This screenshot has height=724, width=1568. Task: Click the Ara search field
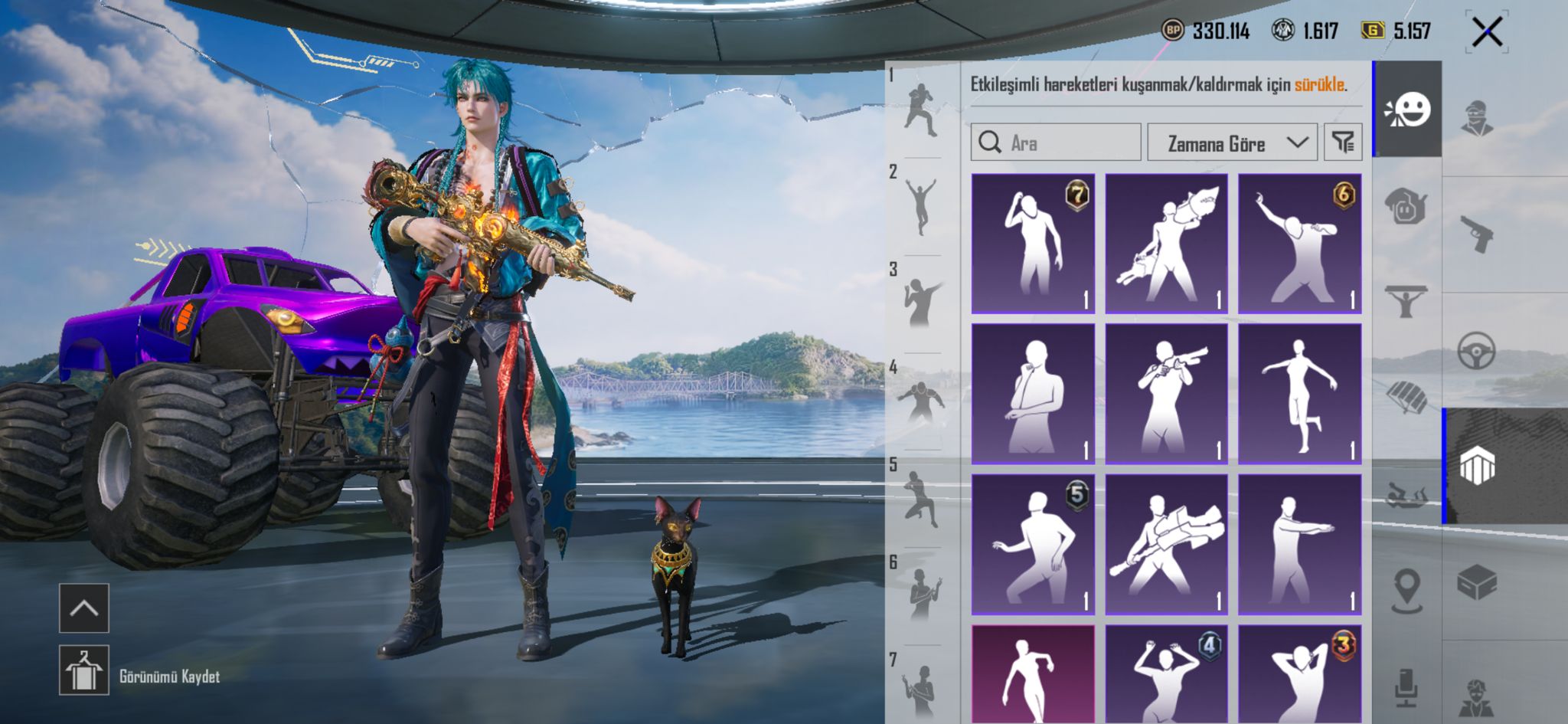1056,143
